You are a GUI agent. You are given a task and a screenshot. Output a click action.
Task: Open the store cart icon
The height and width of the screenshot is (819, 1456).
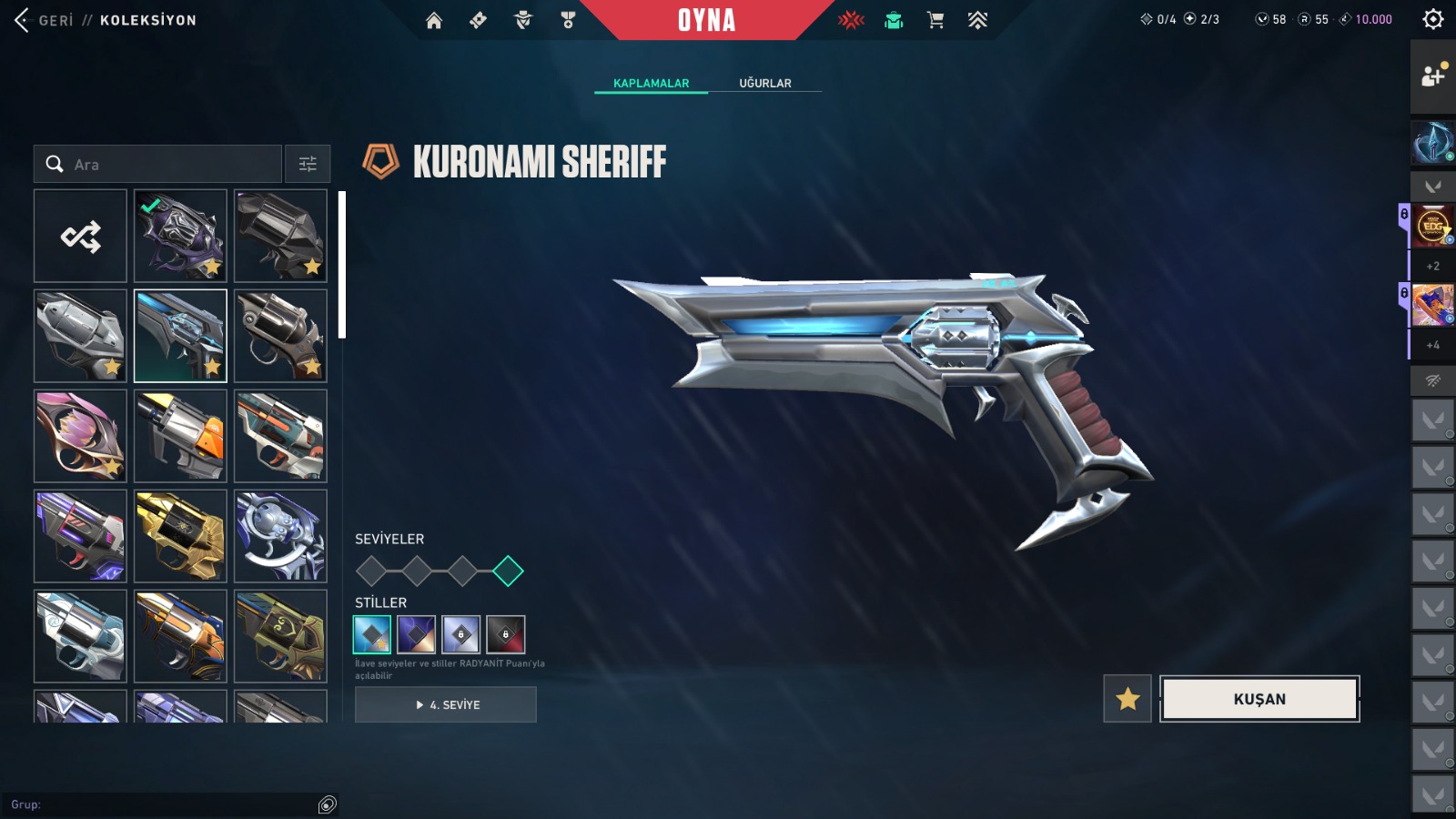point(935,20)
